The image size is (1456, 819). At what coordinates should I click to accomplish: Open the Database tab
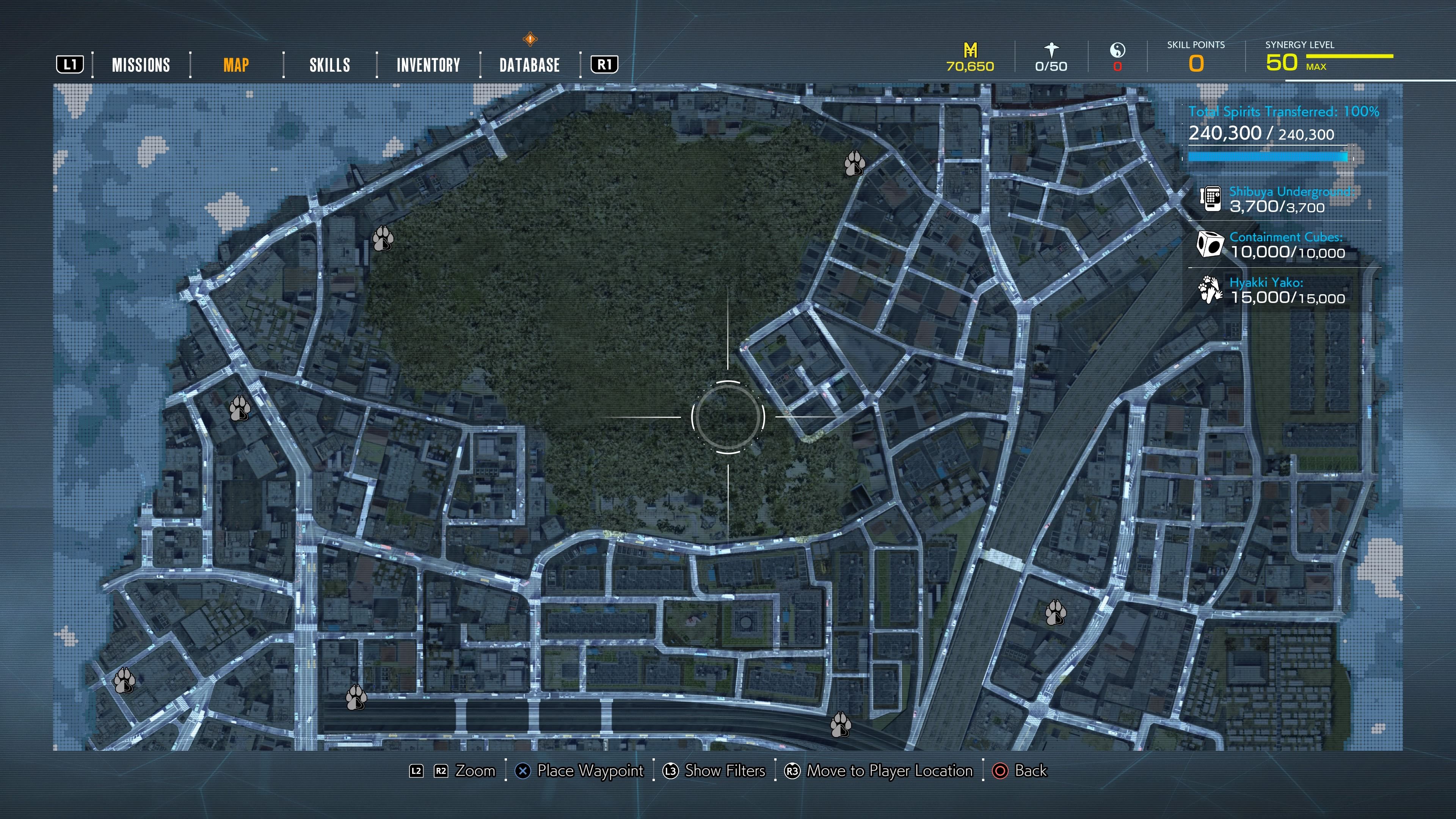[528, 65]
